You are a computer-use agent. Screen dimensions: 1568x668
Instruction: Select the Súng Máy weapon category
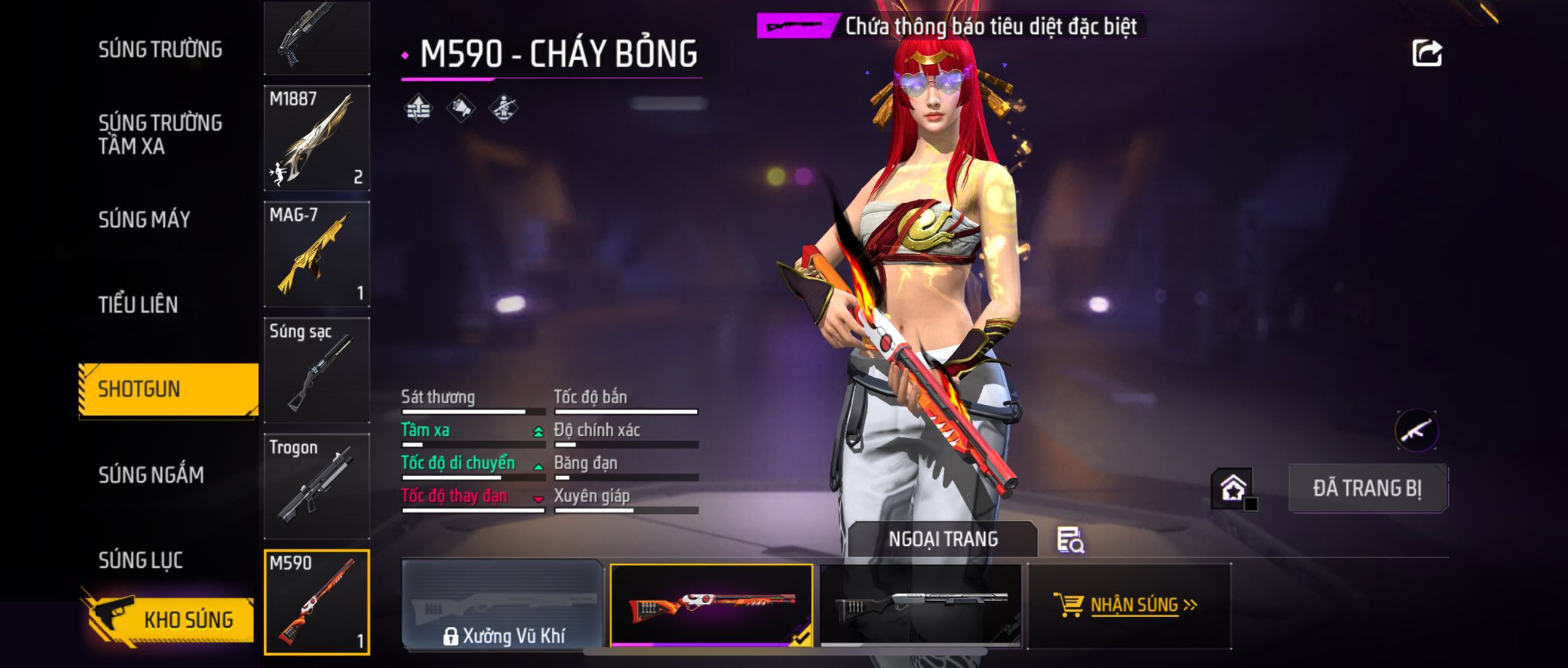[x=144, y=219]
